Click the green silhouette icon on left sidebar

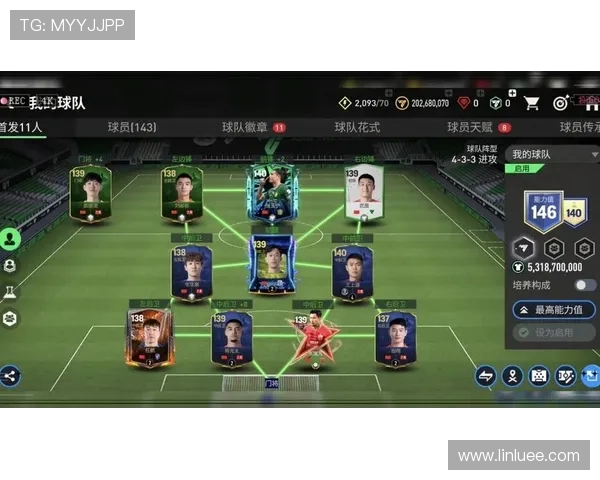click(10, 239)
